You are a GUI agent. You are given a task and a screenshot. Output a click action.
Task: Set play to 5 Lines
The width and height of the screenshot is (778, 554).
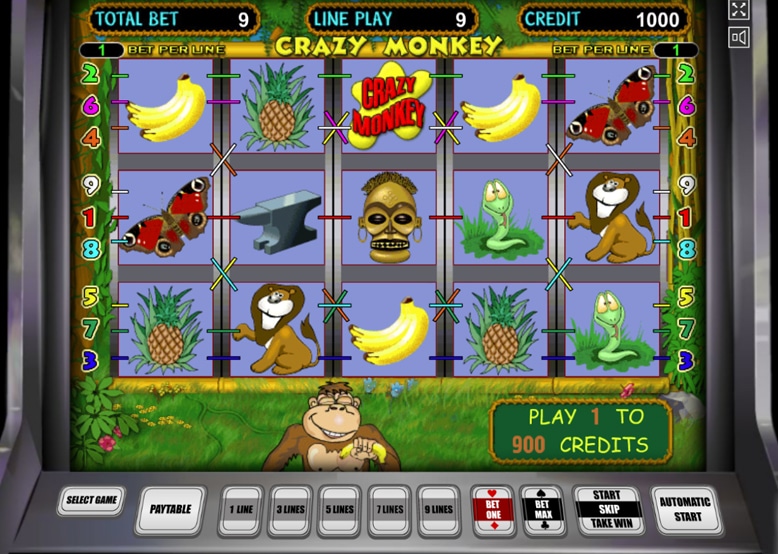click(340, 509)
